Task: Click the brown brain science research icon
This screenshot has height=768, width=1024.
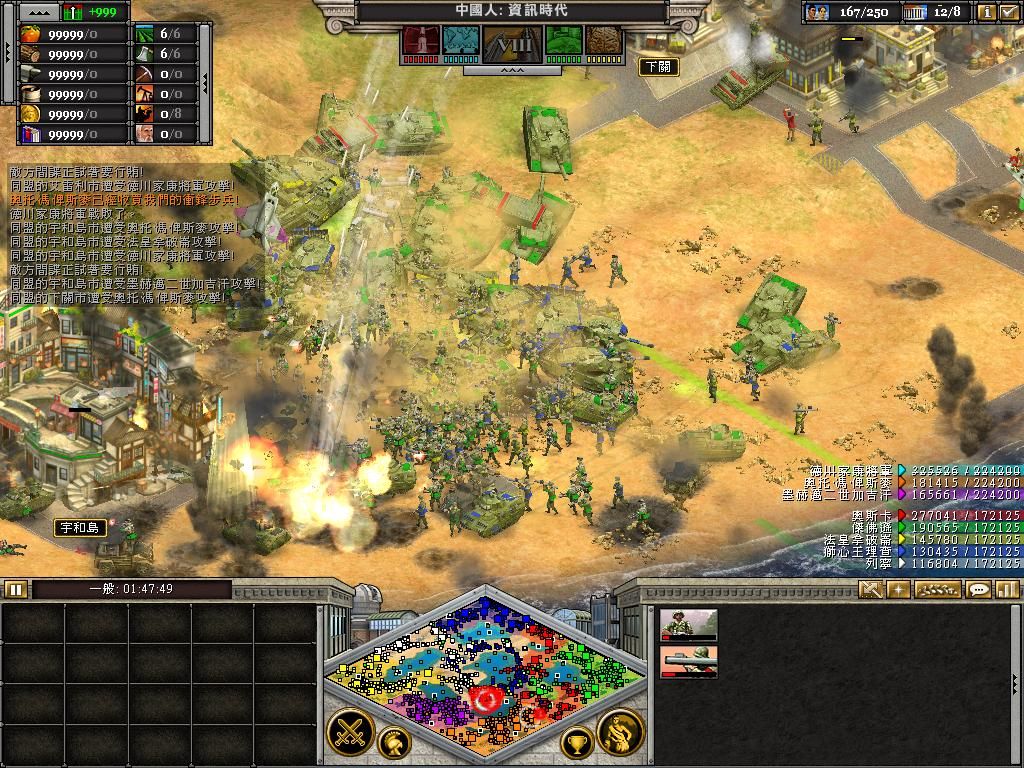Action: click(x=603, y=42)
